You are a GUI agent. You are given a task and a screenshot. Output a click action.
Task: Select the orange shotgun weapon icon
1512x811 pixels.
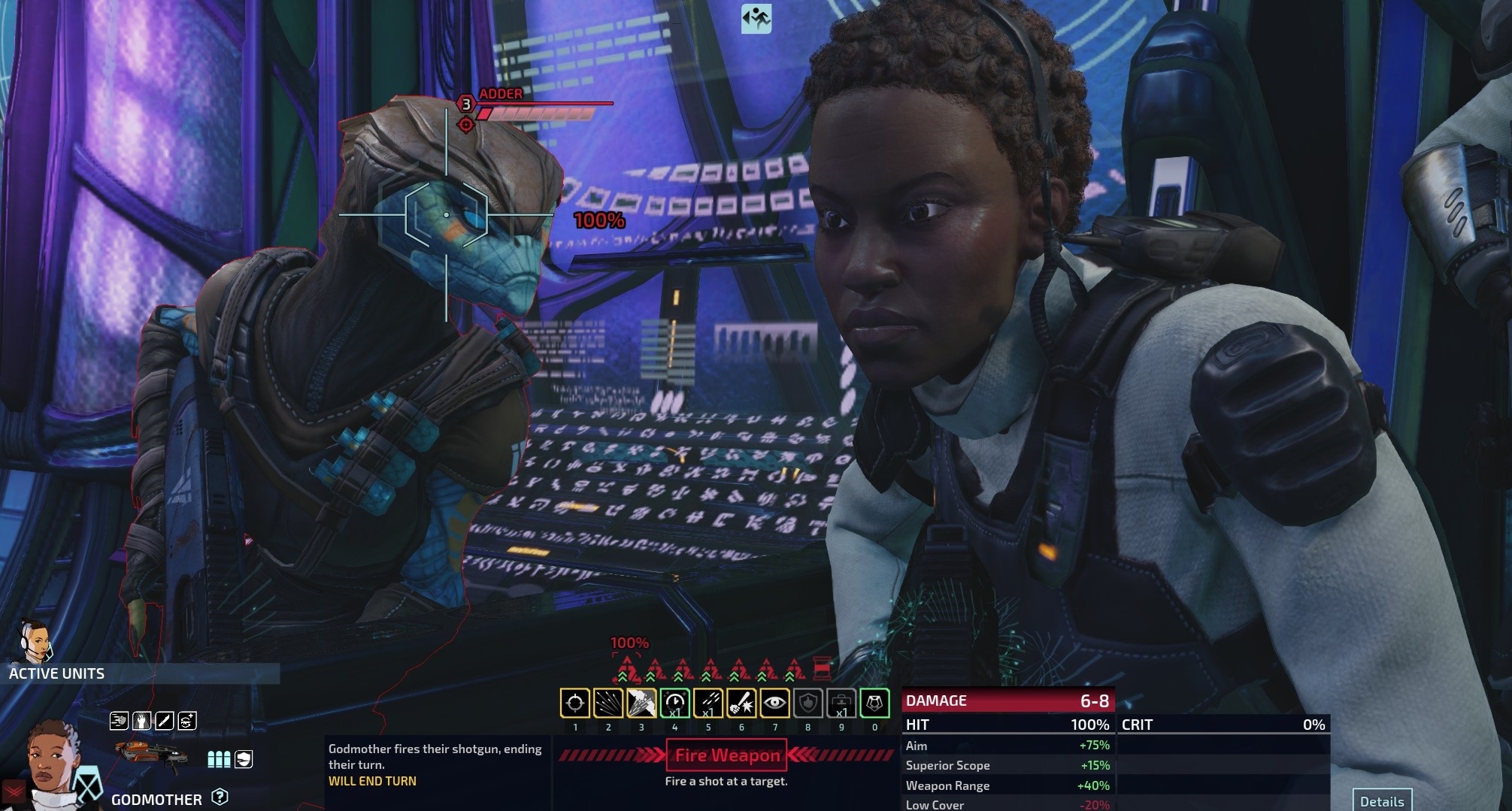(152, 757)
